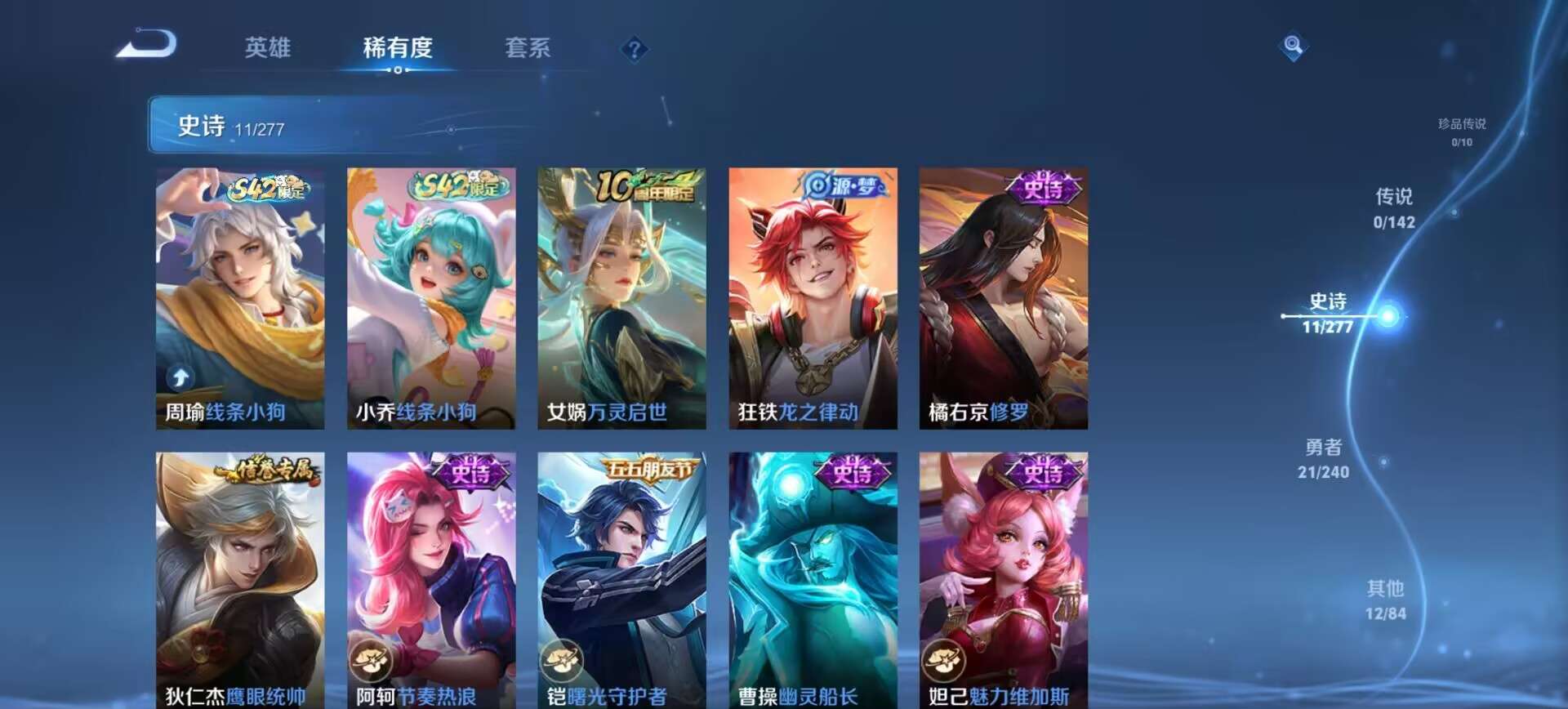Open the 女娲 万灵启世 skin card
The height and width of the screenshot is (709, 1568).
[x=621, y=298]
